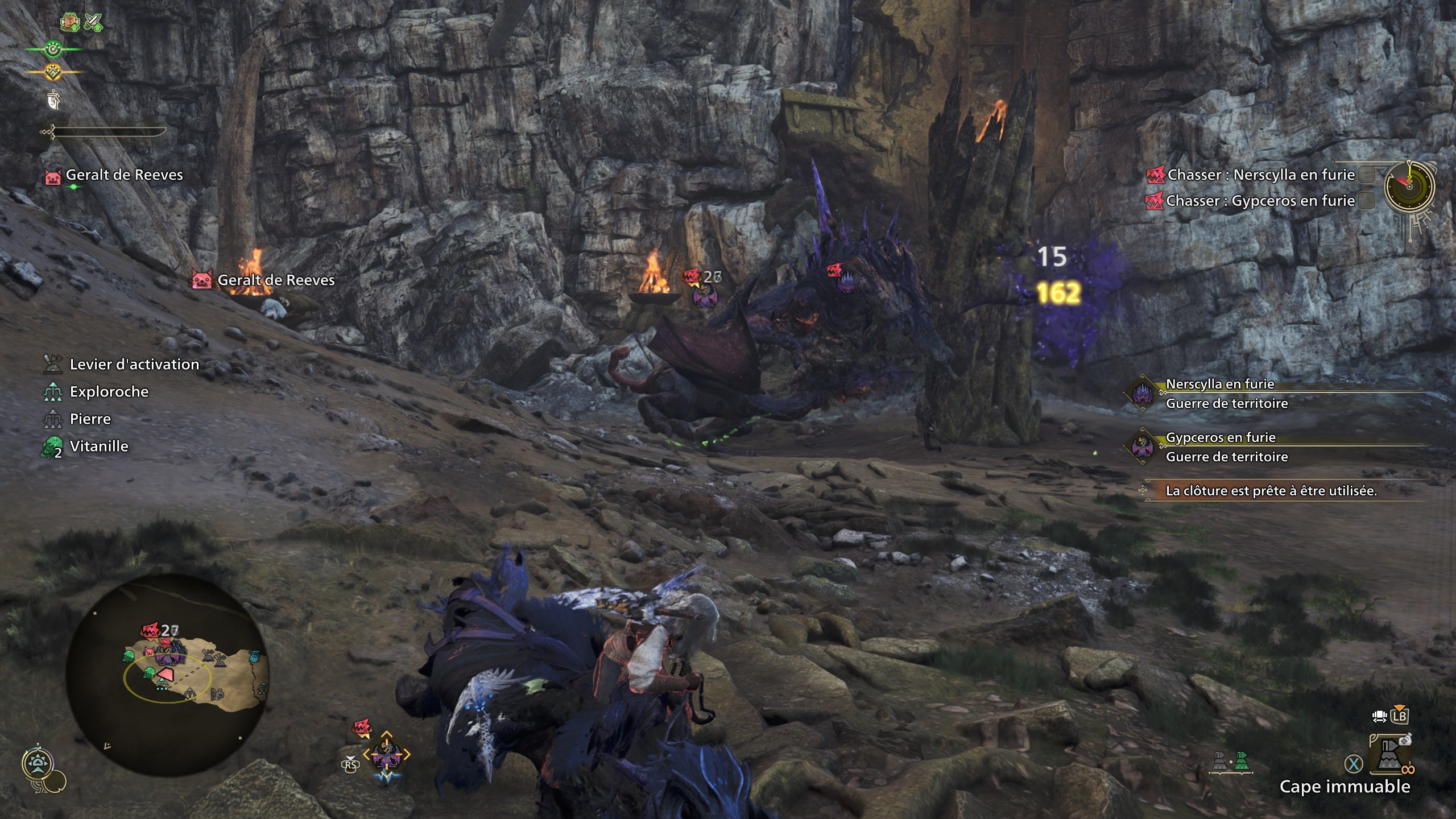This screenshot has width=1456, height=819.
Task: Click the attack up crossed-swords buff icon
Action: pos(93,23)
